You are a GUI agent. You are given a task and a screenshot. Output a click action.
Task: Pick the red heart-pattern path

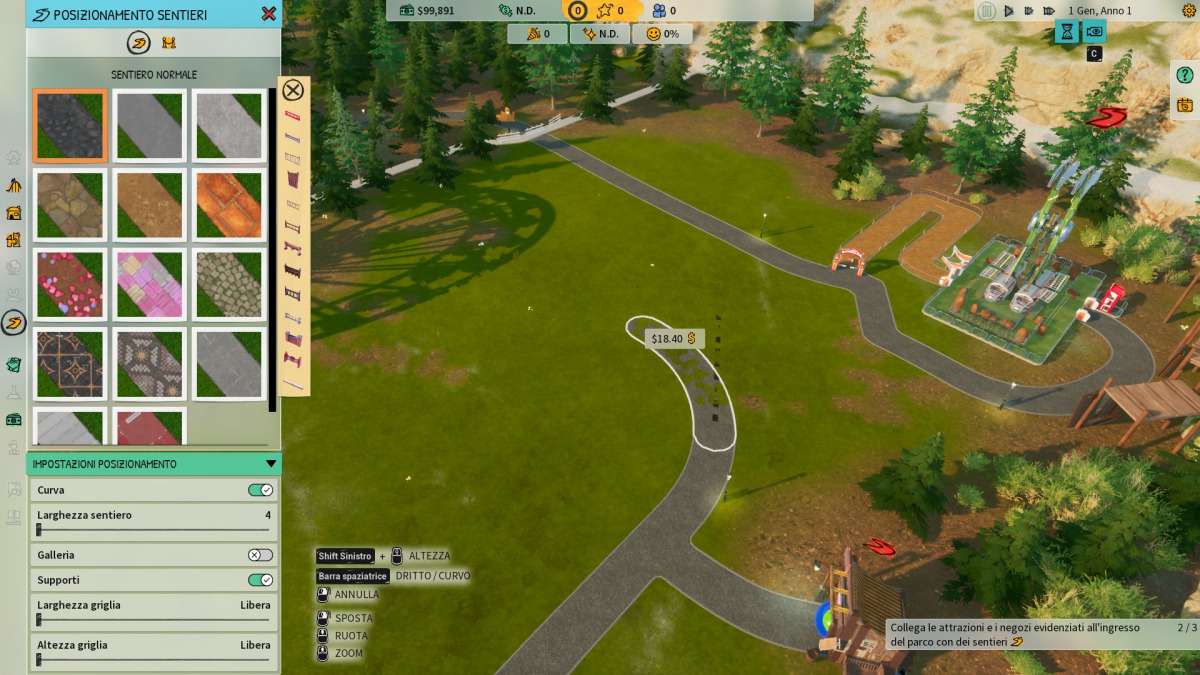point(70,284)
